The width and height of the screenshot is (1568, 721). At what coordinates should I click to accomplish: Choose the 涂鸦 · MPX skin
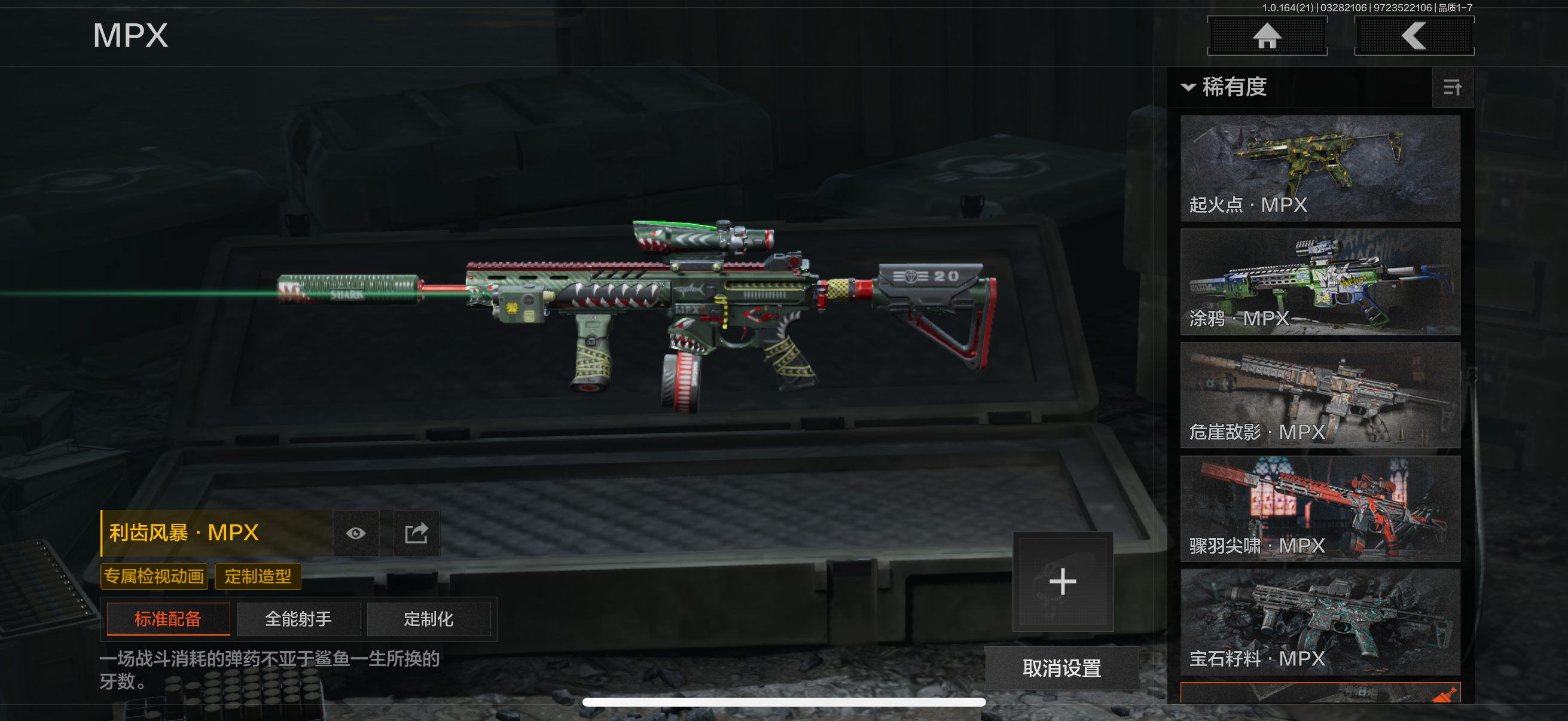1320,282
